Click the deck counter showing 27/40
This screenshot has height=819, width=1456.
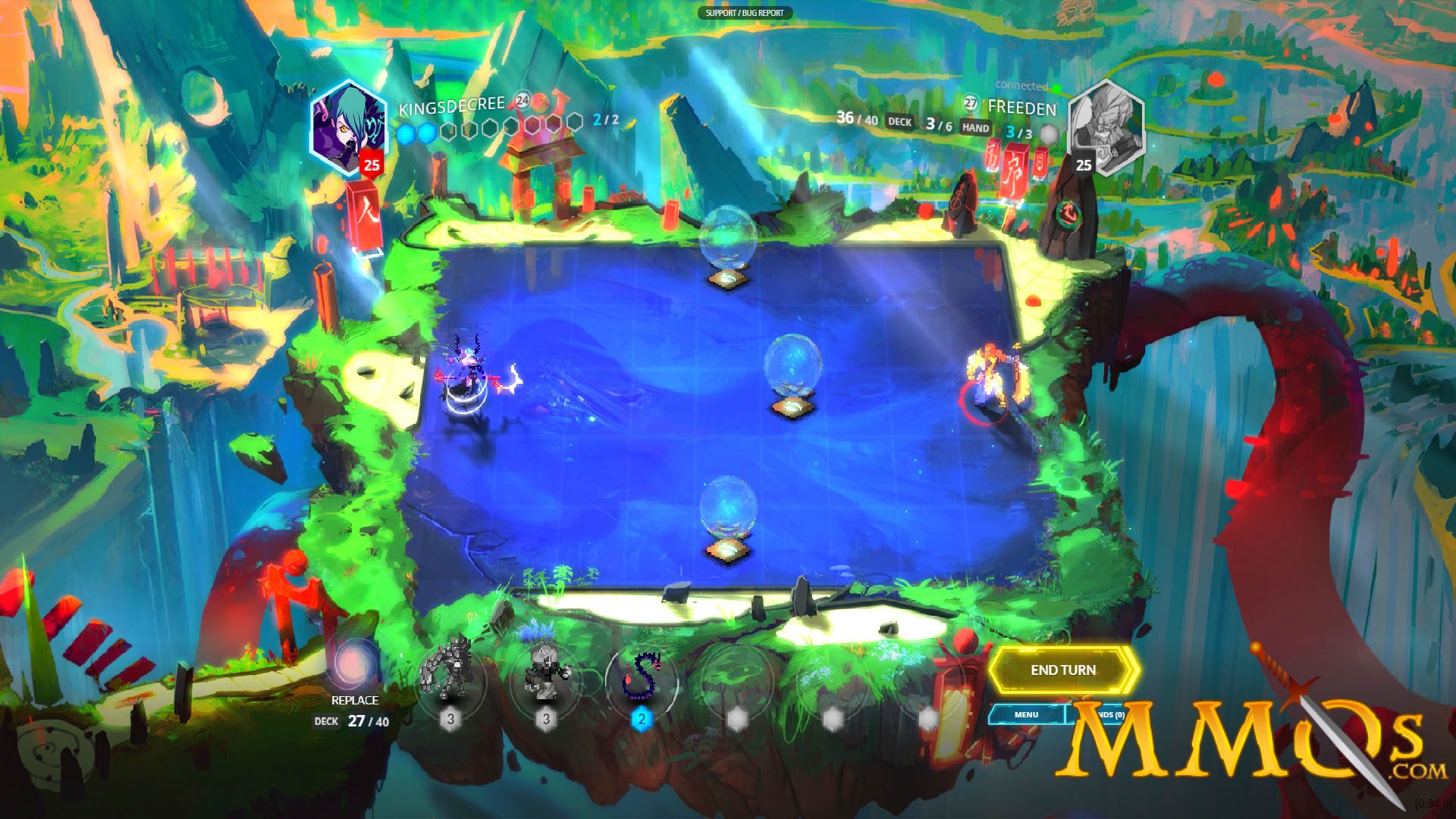click(x=370, y=721)
